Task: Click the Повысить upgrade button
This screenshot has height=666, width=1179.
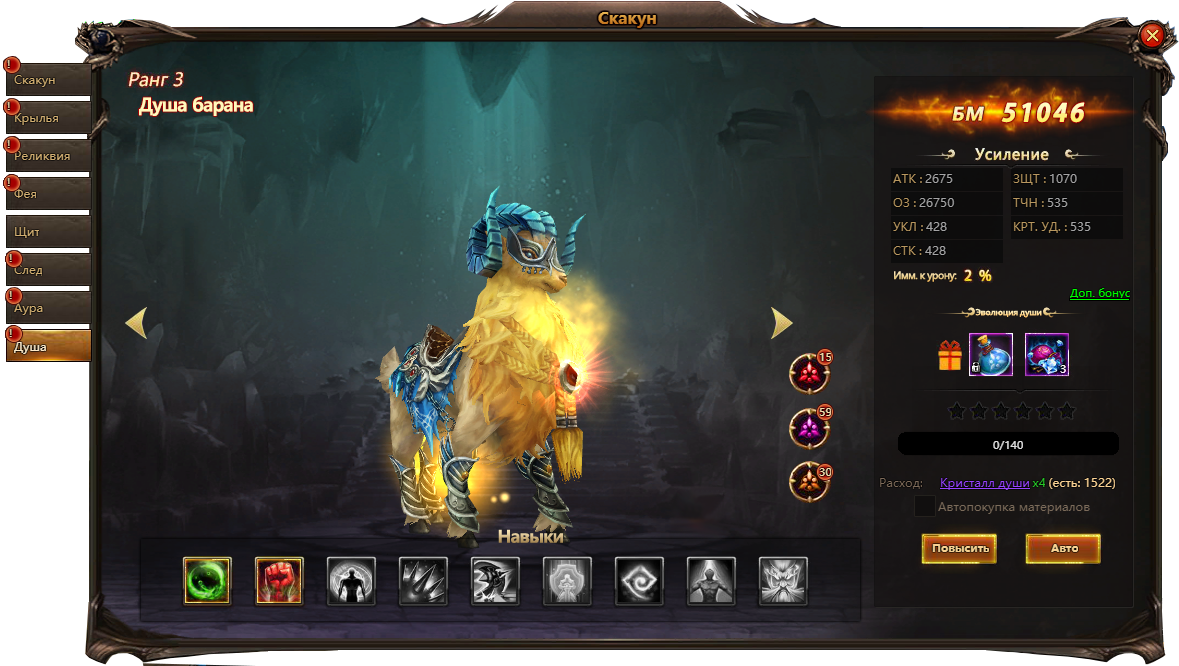Action: [959, 548]
